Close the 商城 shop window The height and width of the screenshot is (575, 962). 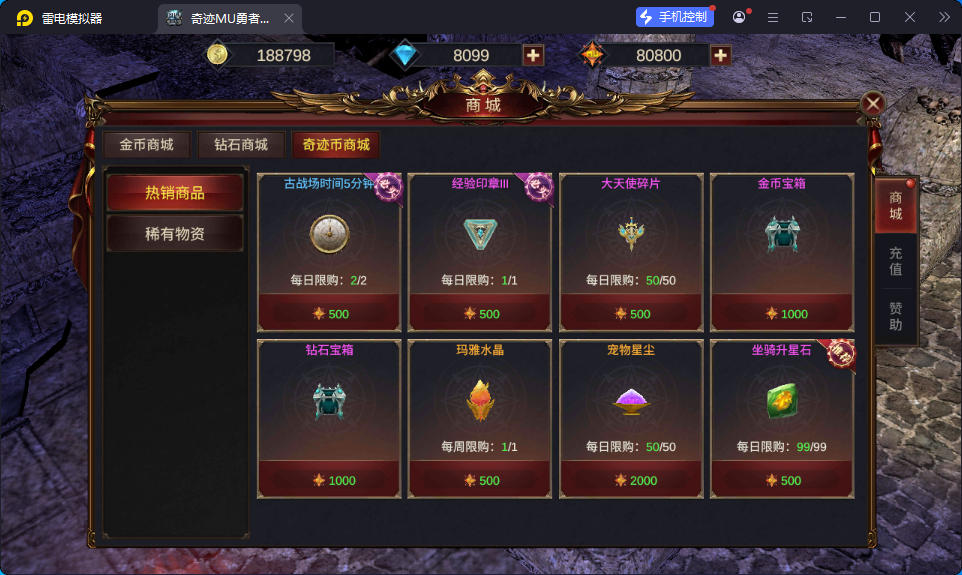tap(873, 104)
